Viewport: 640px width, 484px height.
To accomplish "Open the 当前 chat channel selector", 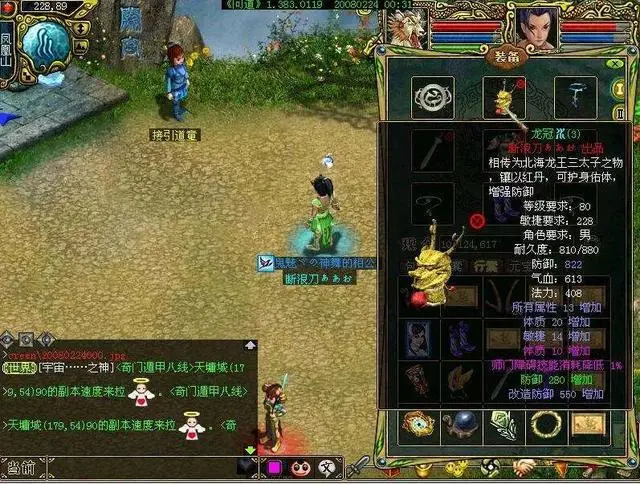I will (20, 467).
